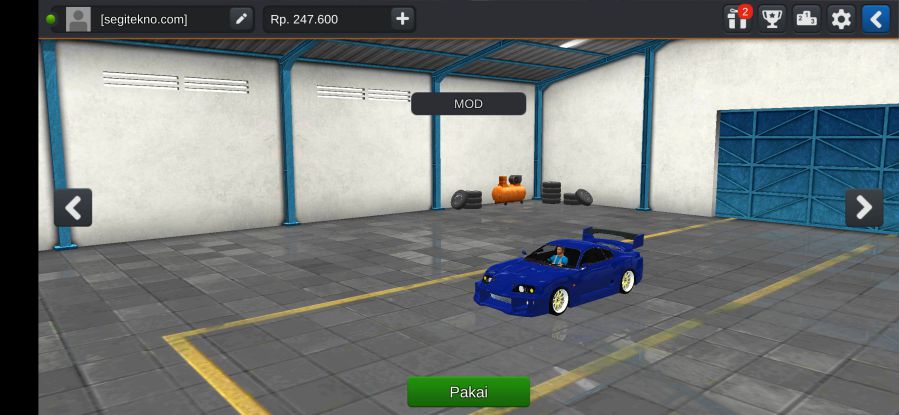
Task: View the trophy achievements
Action: 772,19
